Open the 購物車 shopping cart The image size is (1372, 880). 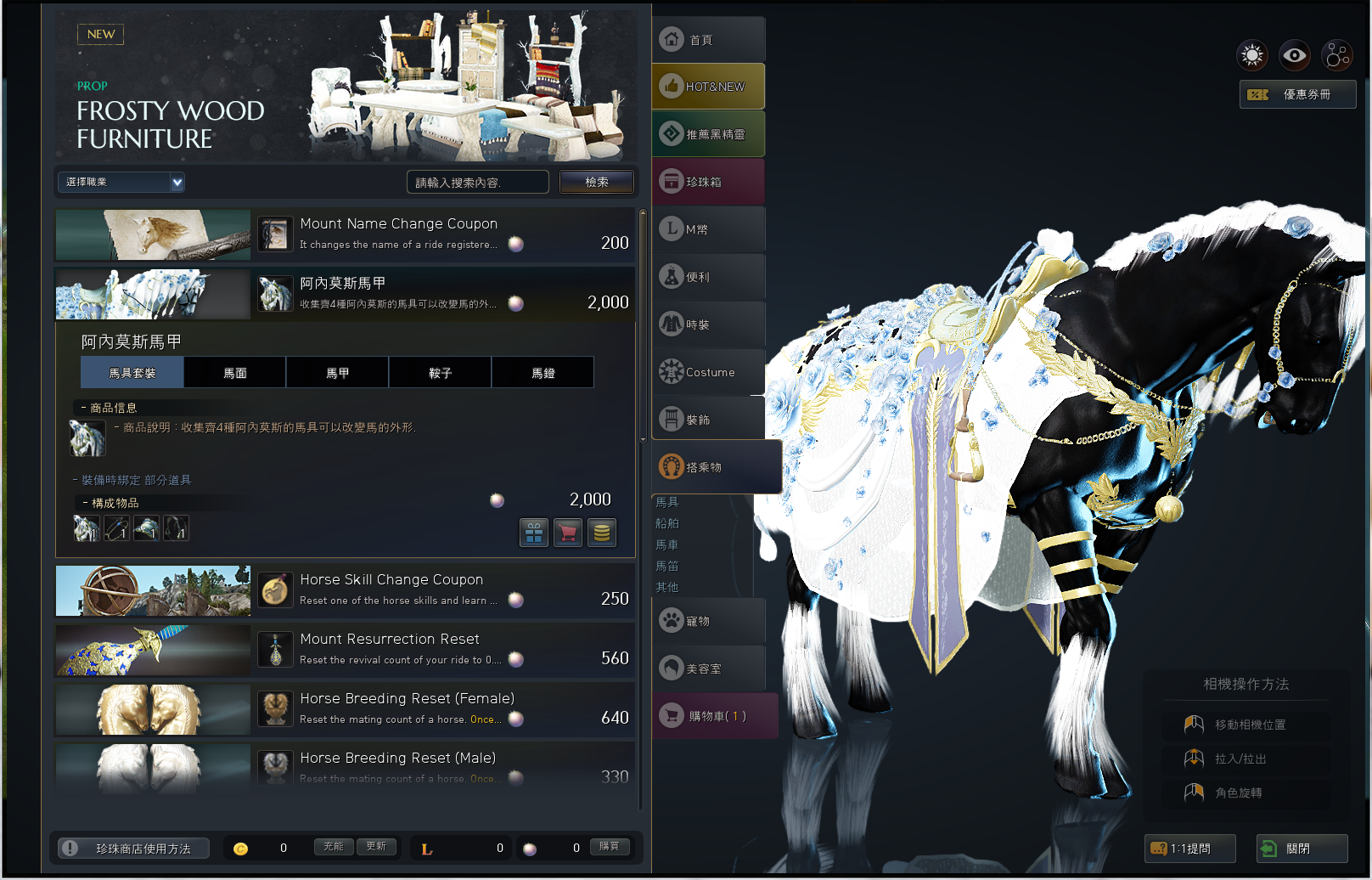tap(715, 716)
